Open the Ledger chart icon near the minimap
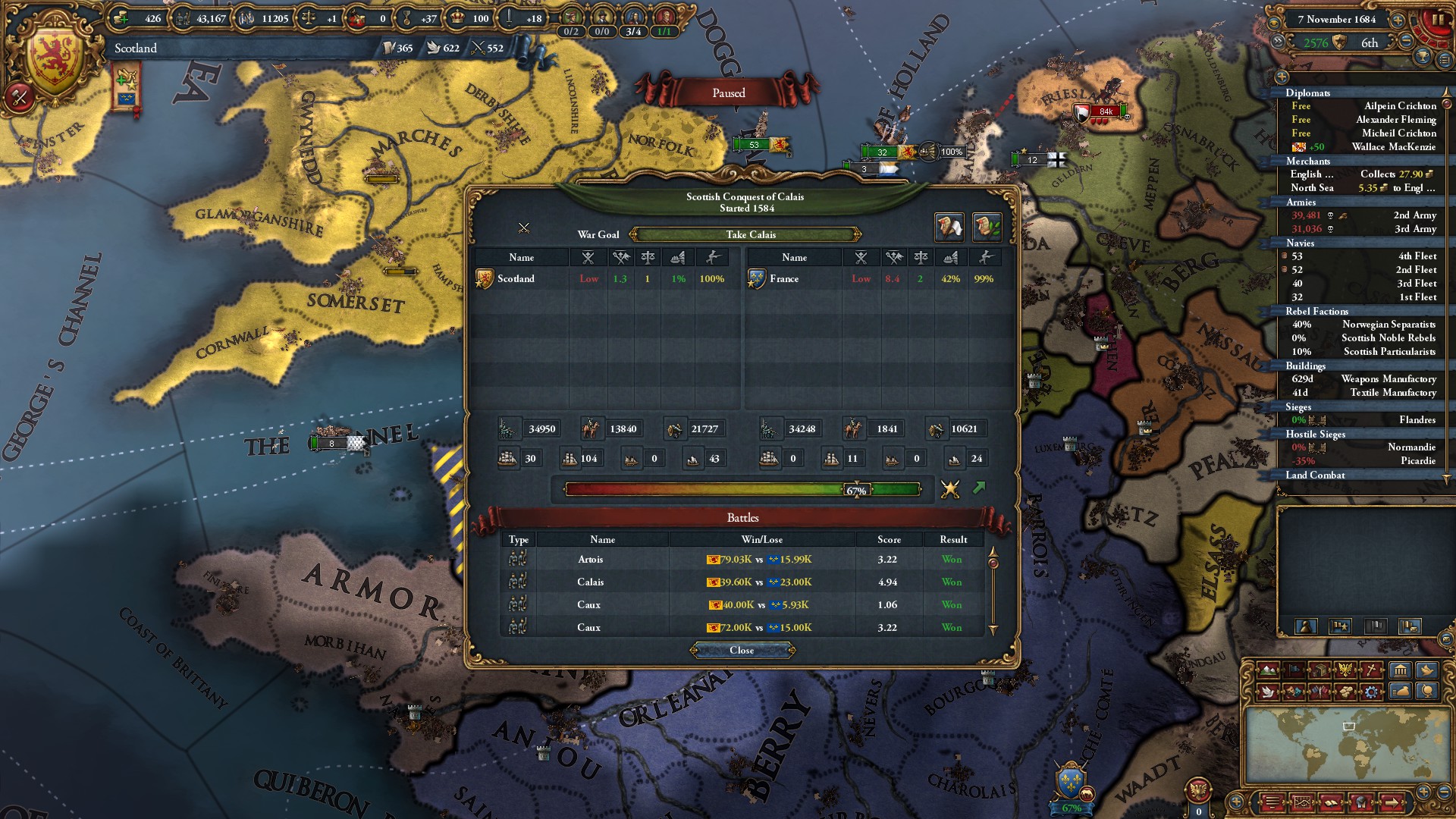 coord(1302,802)
